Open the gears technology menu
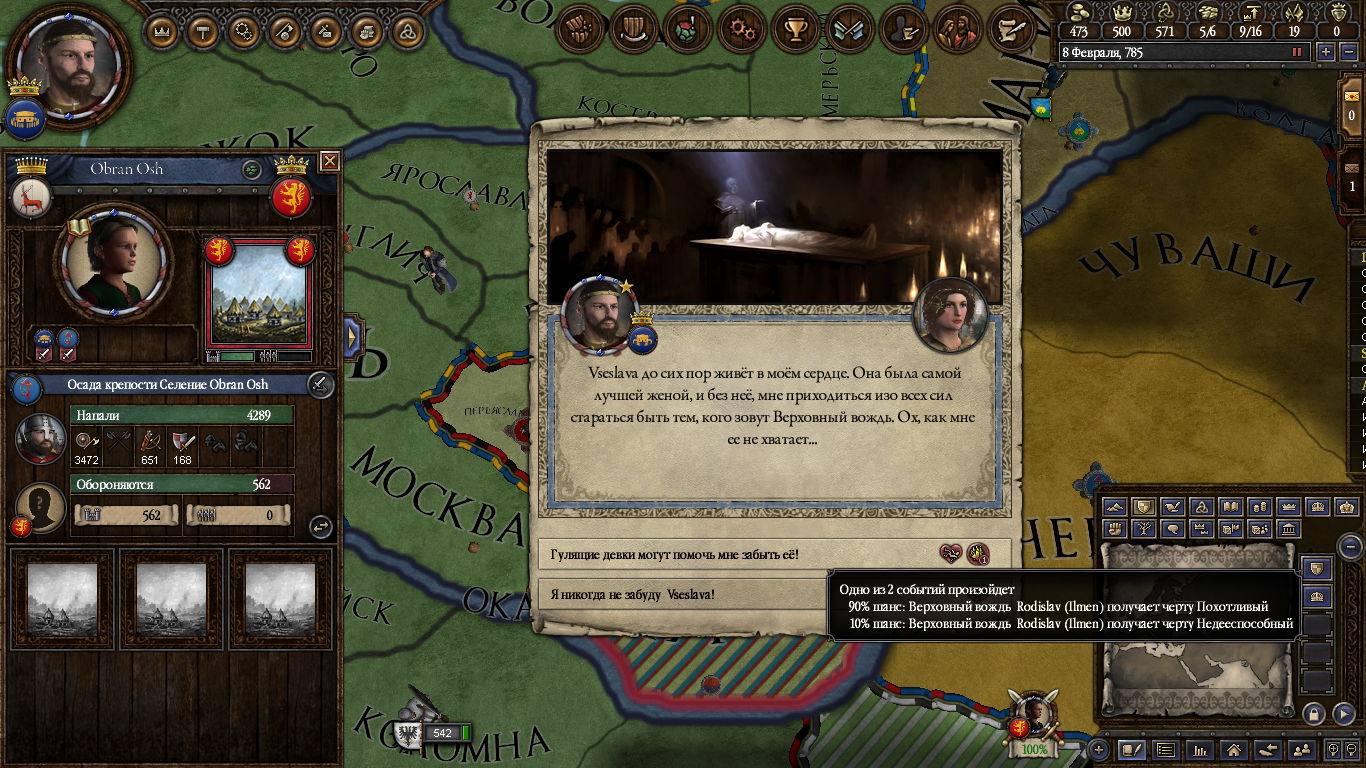1366x768 pixels. point(742,30)
